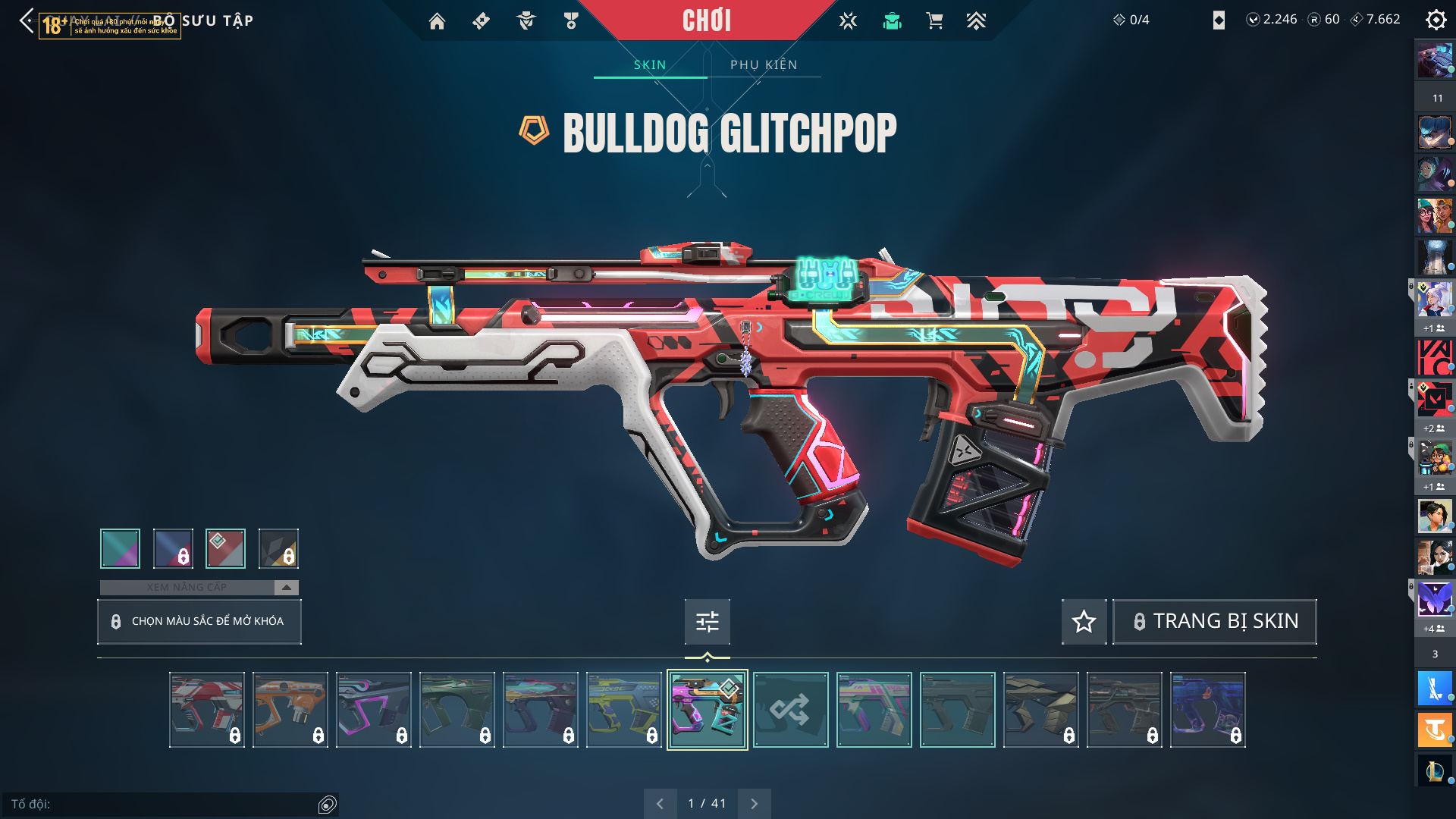Switch to the PHỤ KIỆN tab
The width and height of the screenshot is (1456, 819).
click(x=764, y=65)
